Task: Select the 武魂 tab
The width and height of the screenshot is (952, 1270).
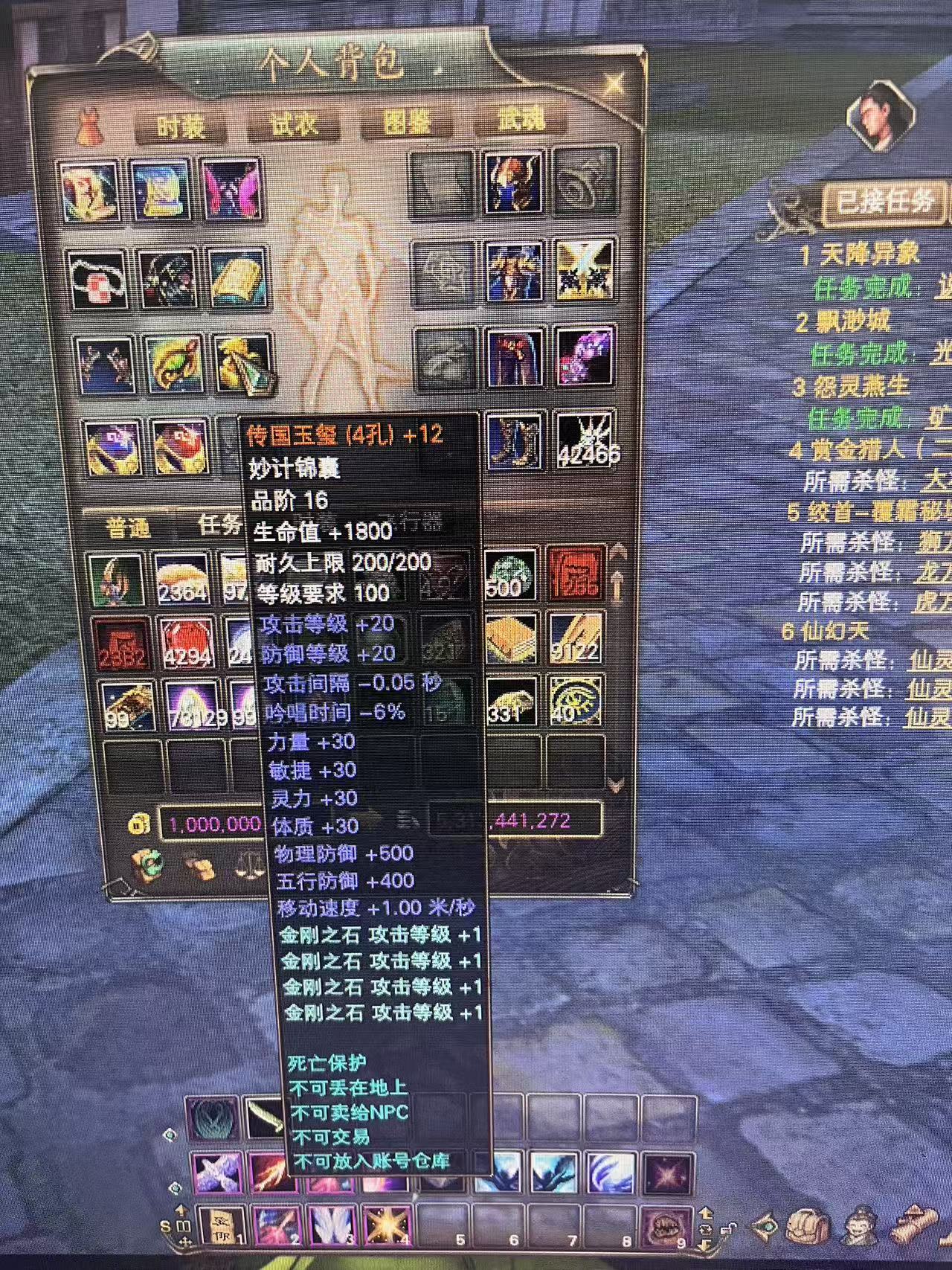Action: (x=520, y=120)
